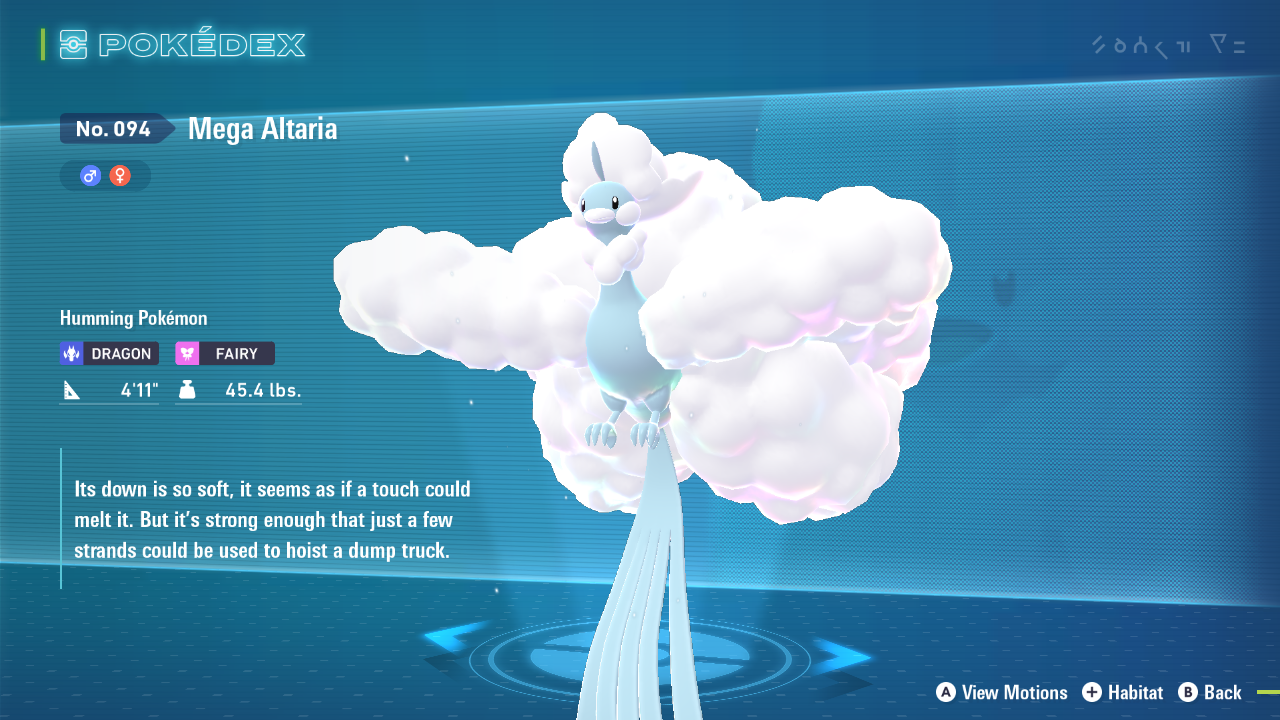The width and height of the screenshot is (1280, 720).
Task: Click the Pokédex description text about soft down
Action: 272,520
